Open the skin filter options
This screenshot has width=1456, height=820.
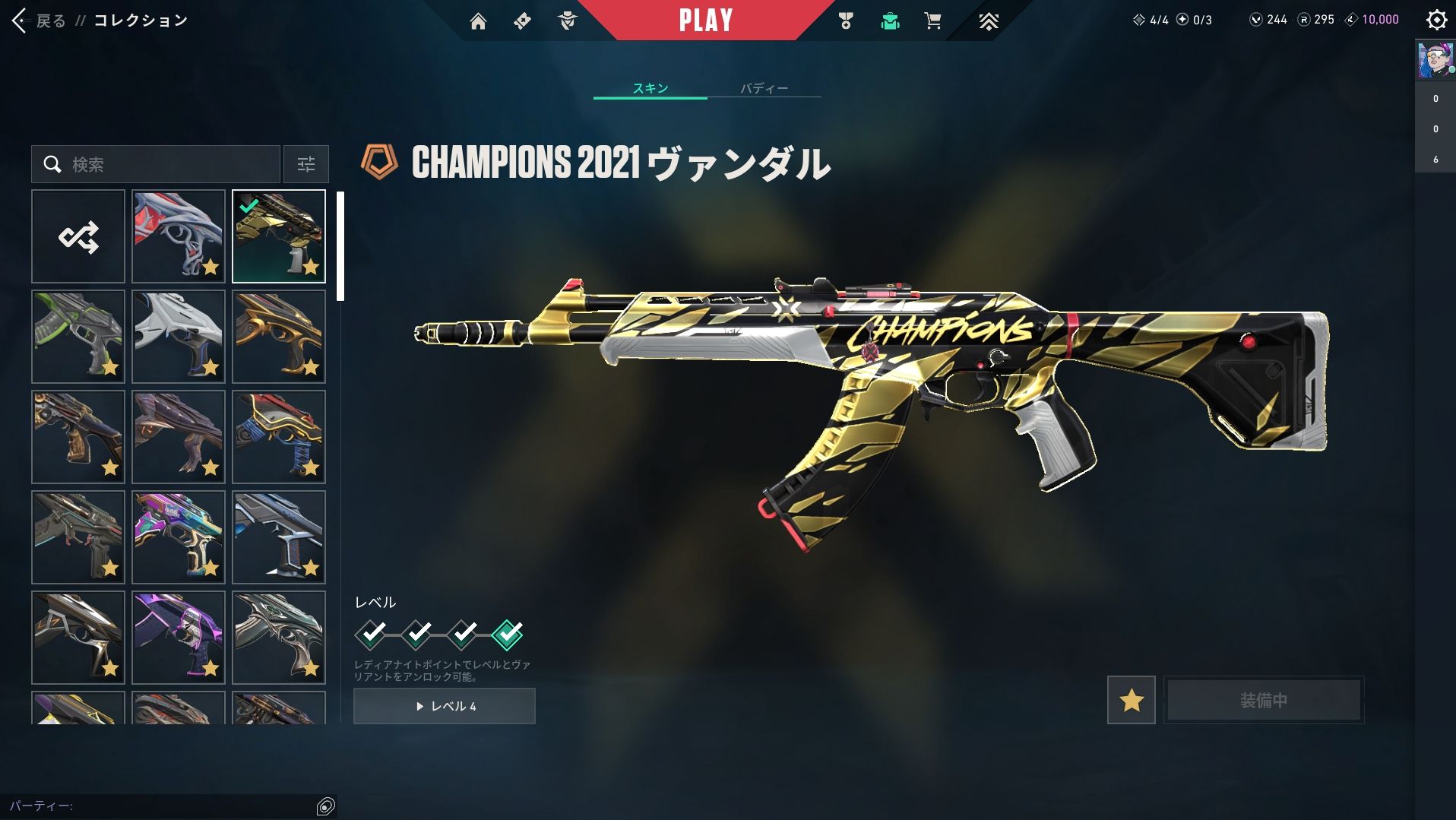pos(305,164)
